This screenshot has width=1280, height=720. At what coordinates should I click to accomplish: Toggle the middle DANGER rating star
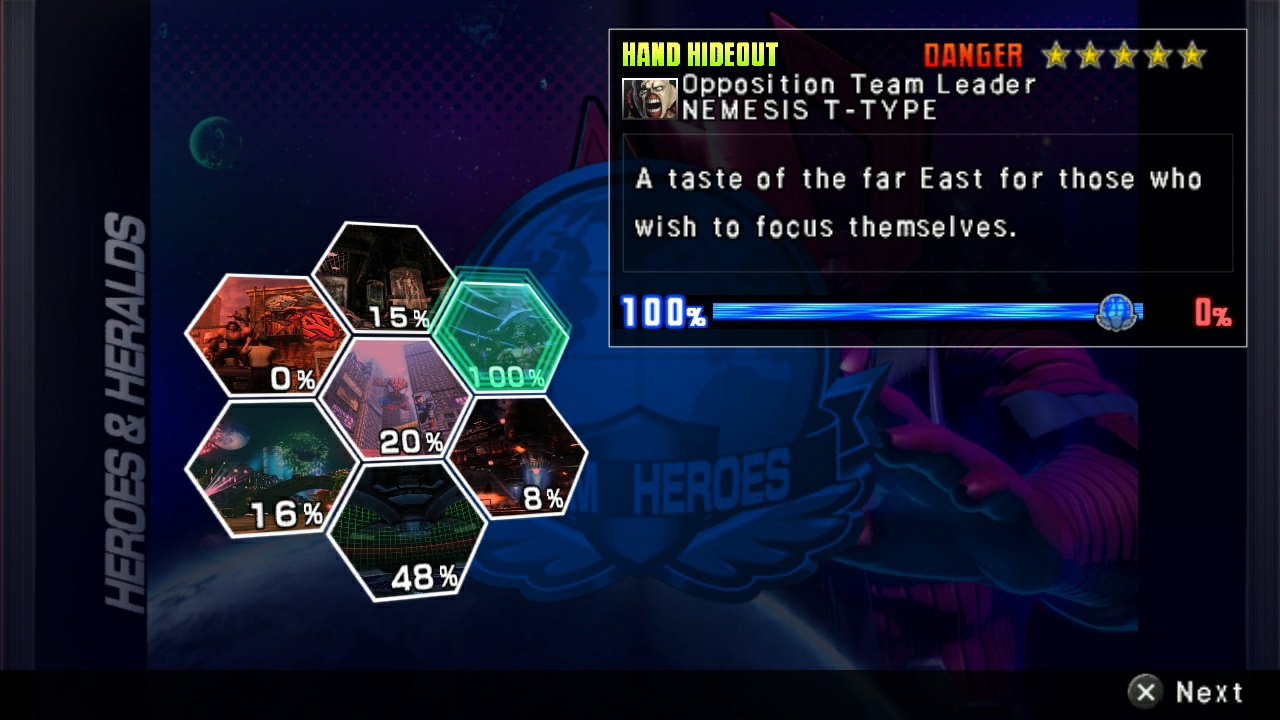pos(1123,56)
